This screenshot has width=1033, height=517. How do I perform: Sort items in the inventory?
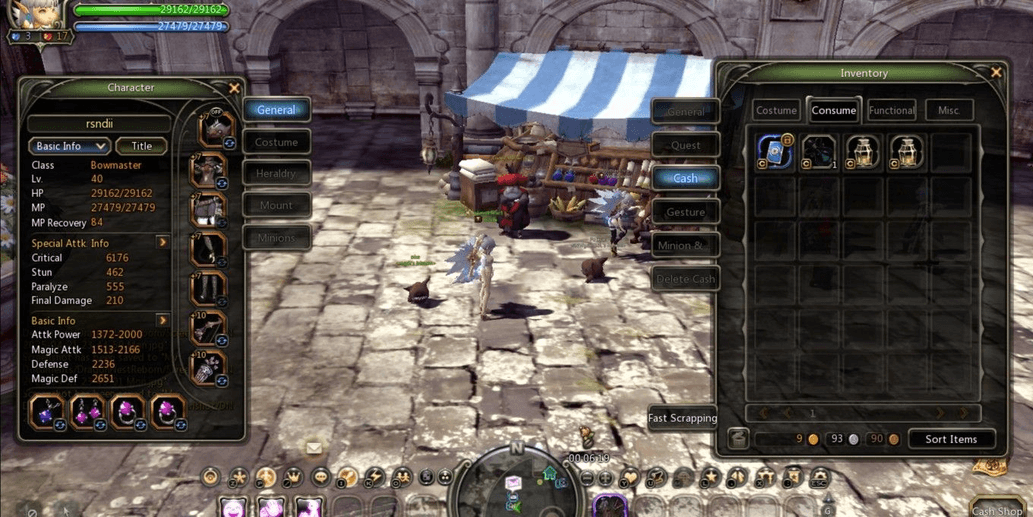(x=950, y=439)
